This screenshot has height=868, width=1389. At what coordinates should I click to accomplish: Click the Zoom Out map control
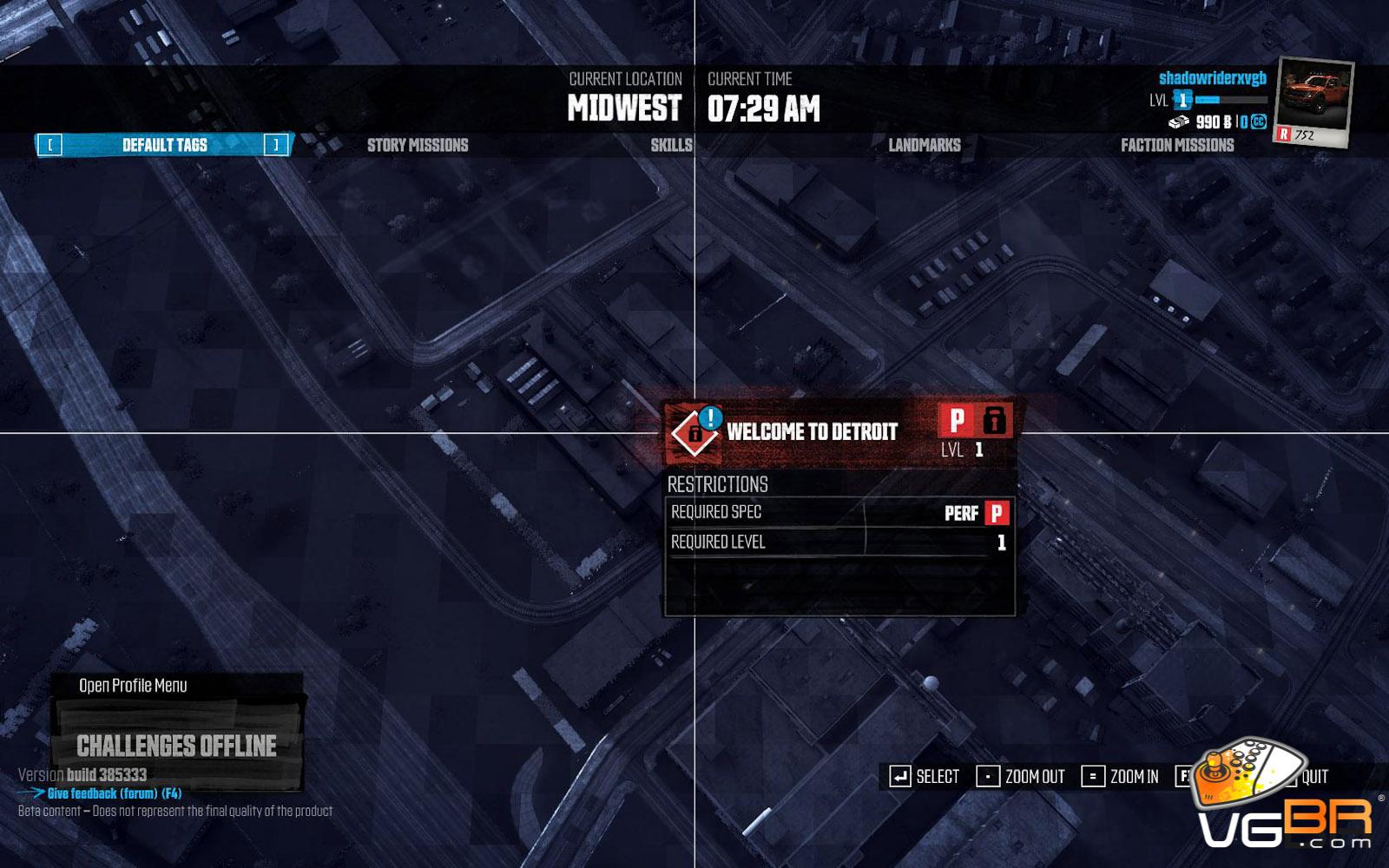point(1022,777)
